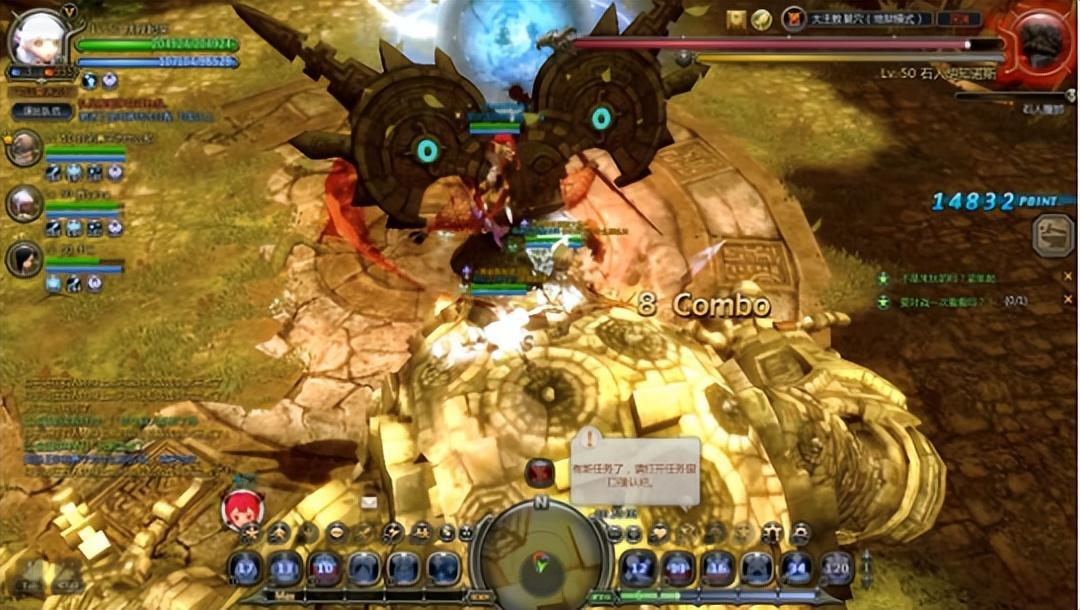
Task: Use the skill slot showing cooldown 24
Action: tap(796, 568)
